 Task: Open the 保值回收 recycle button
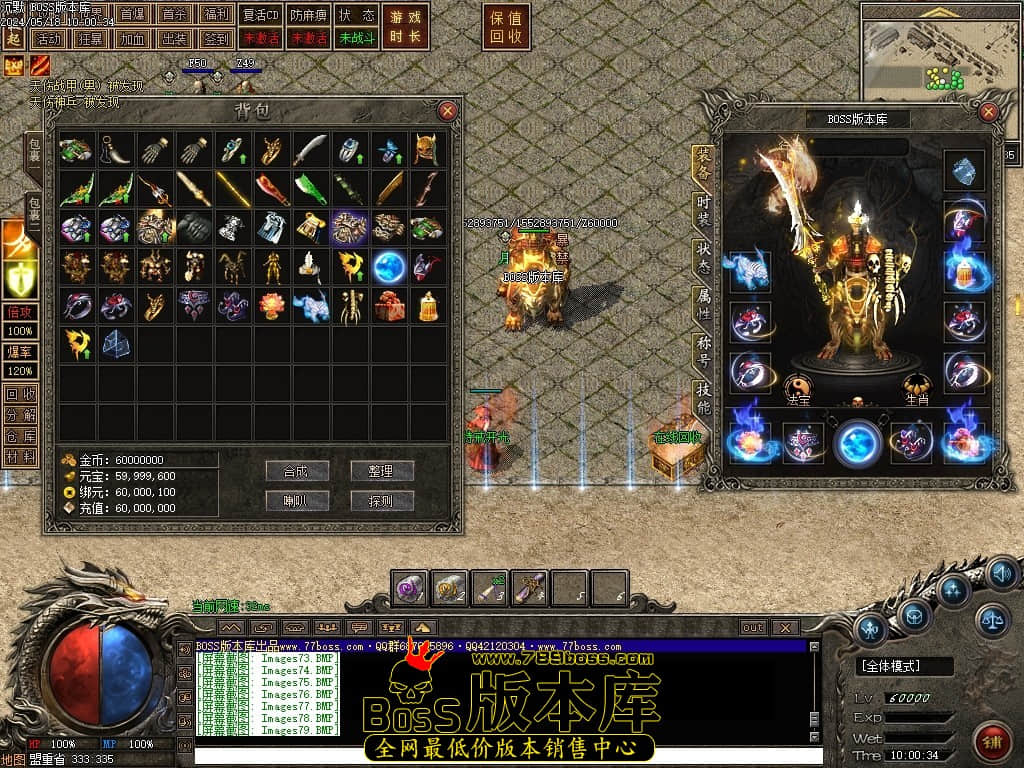click(x=507, y=27)
